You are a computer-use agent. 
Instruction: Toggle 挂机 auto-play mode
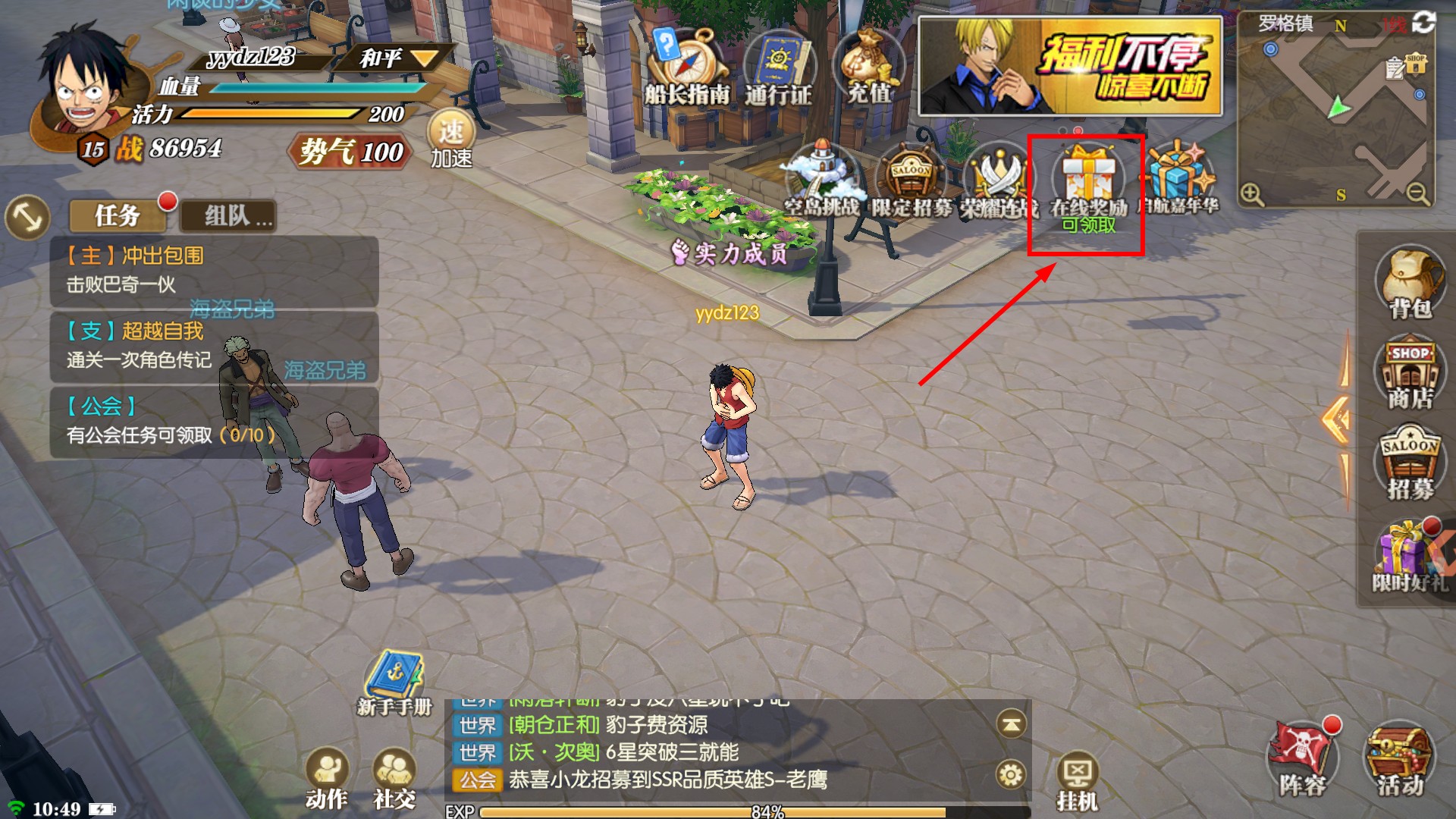pos(1077,783)
